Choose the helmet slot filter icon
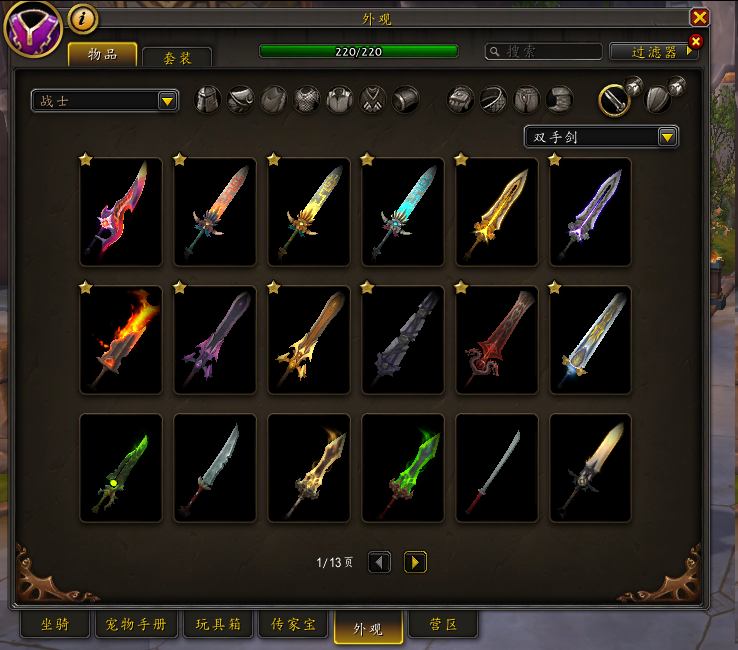Viewport: 738px width, 650px height. [x=207, y=100]
